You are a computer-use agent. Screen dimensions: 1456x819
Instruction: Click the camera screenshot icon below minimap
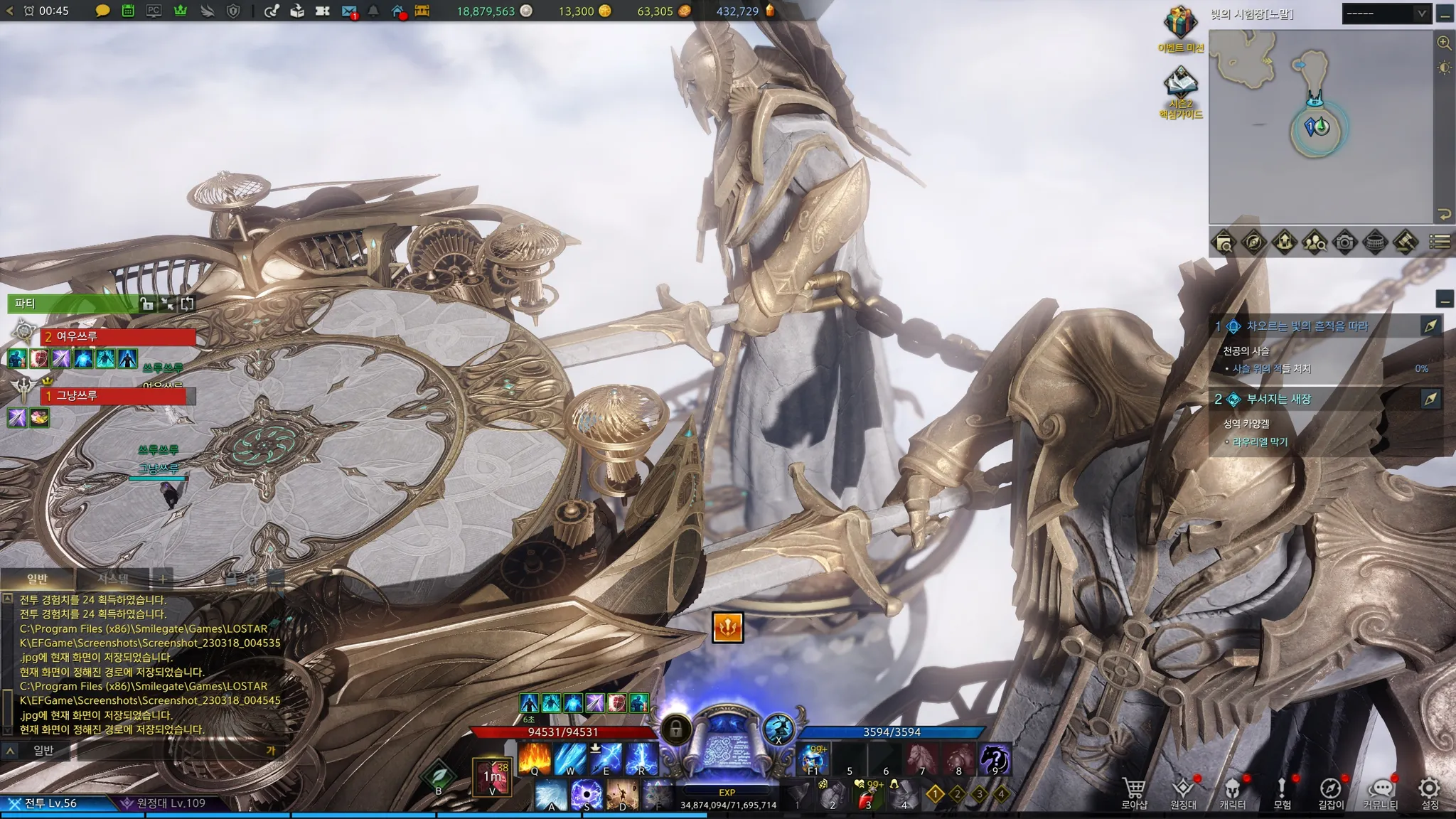1344,242
